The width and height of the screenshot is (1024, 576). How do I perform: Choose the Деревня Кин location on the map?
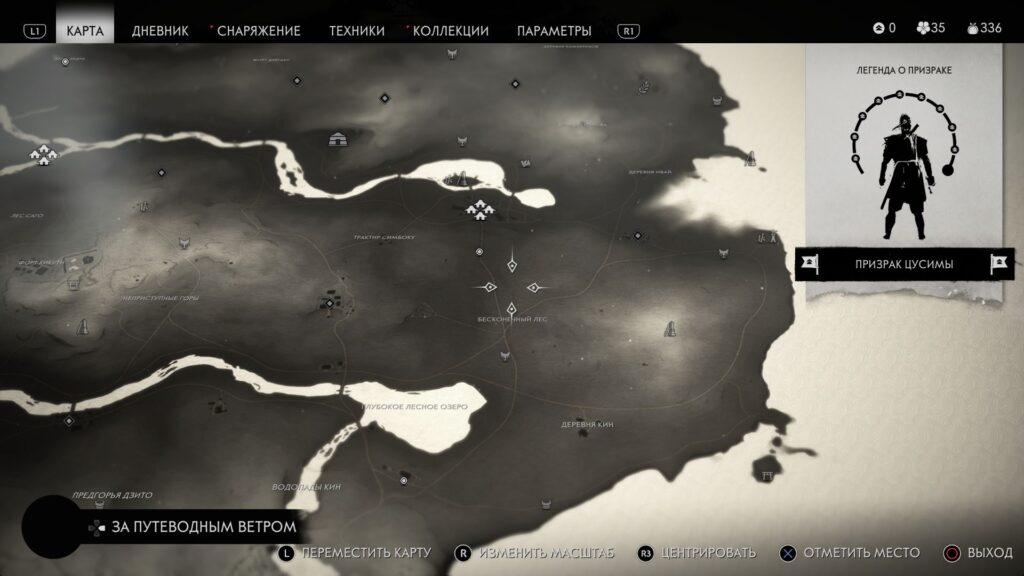pos(587,424)
